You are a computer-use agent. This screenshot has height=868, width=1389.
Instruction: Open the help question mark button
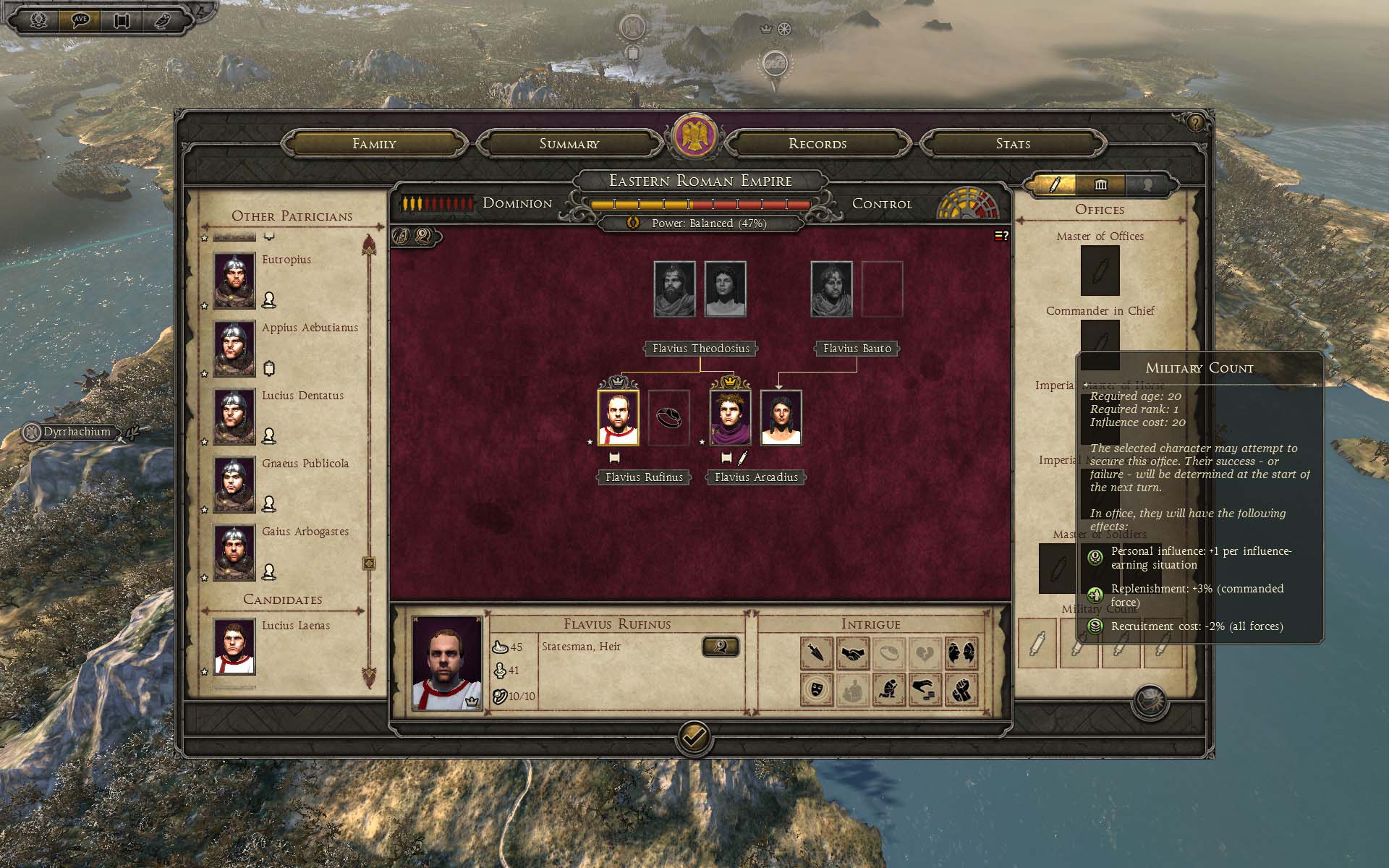[x=1194, y=123]
